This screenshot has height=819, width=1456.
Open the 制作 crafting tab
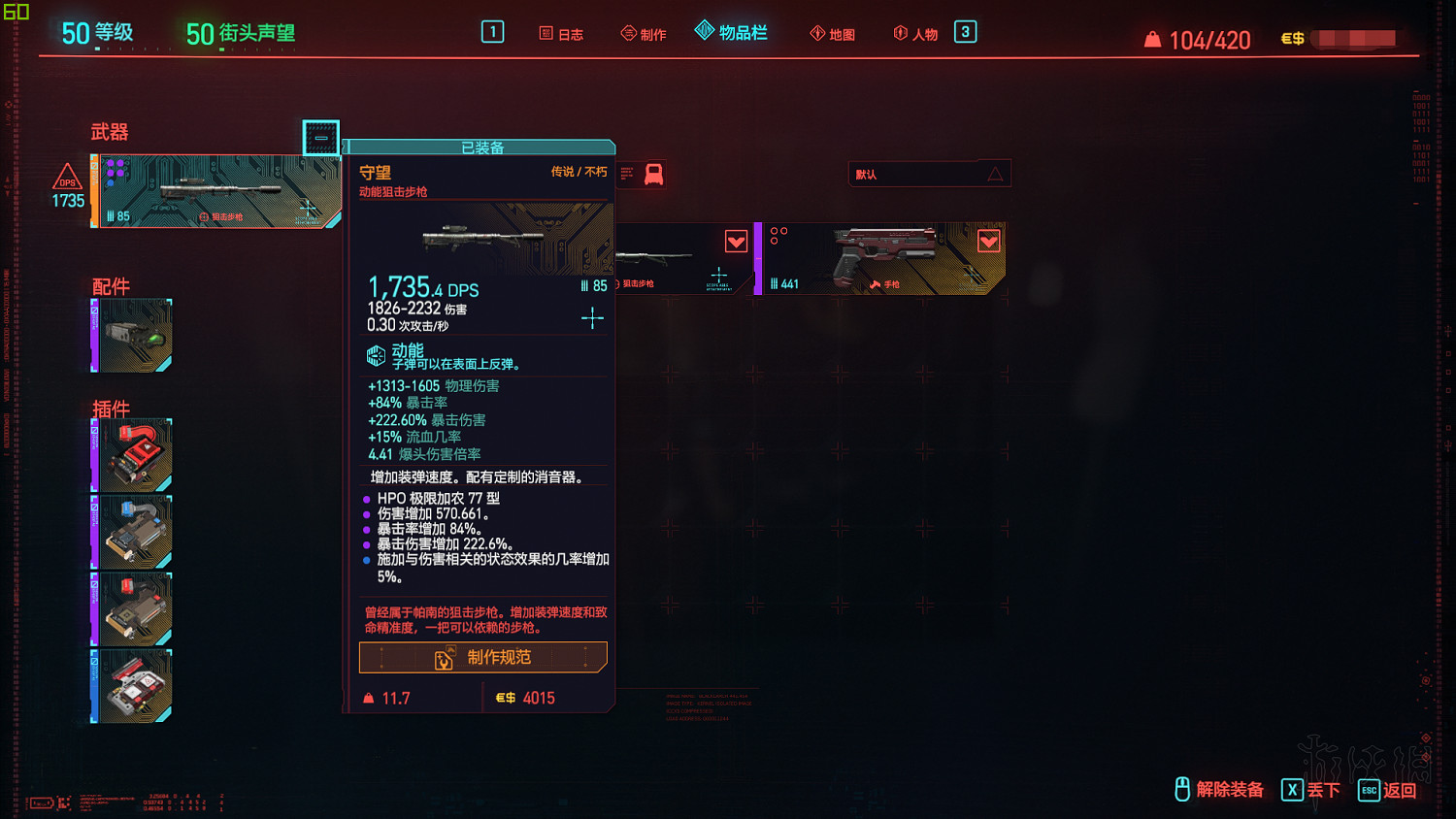coord(644,33)
